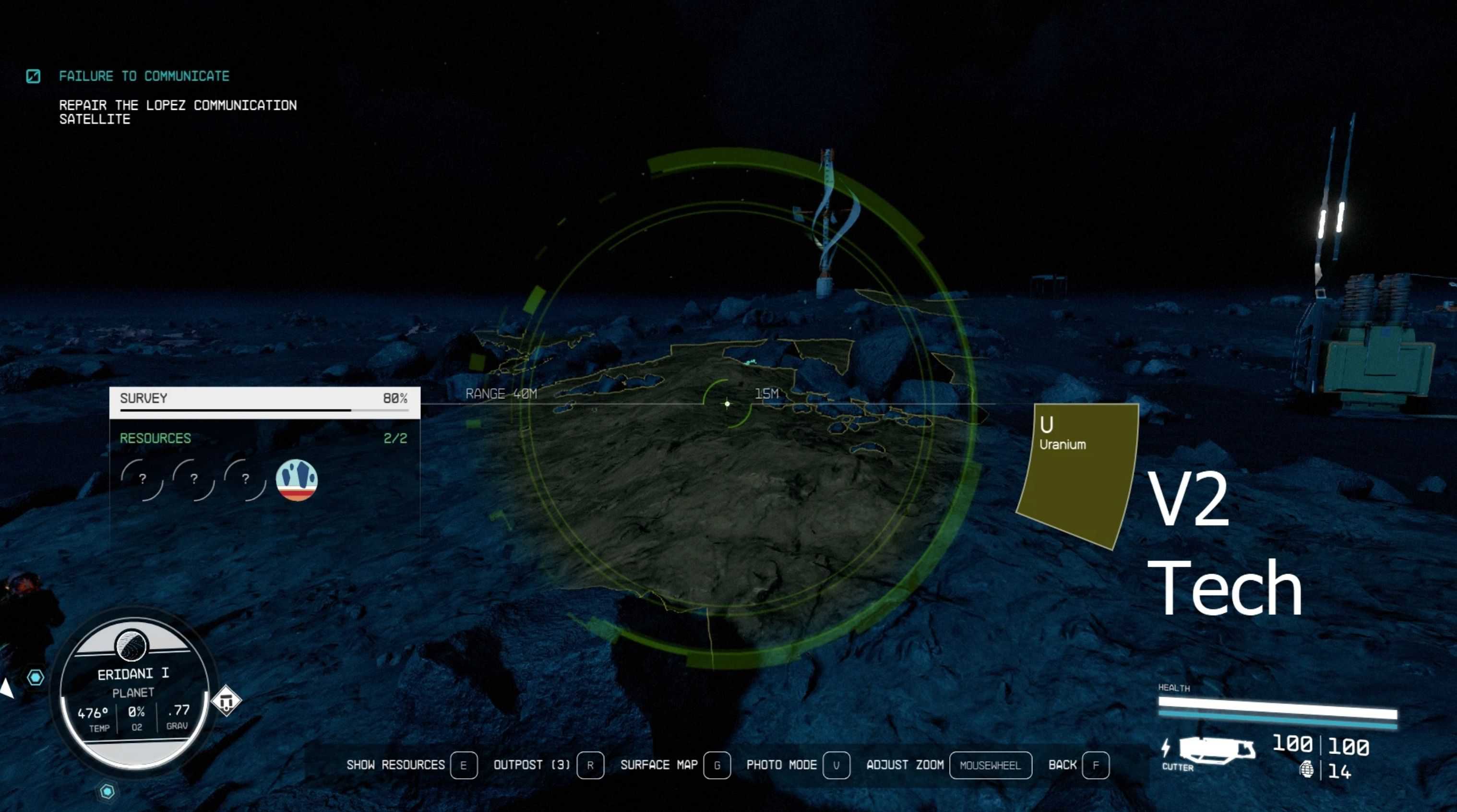Select the Failure to Communicate quest tracker
The width and height of the screenshot is (1457, 812).
(143, 76)
